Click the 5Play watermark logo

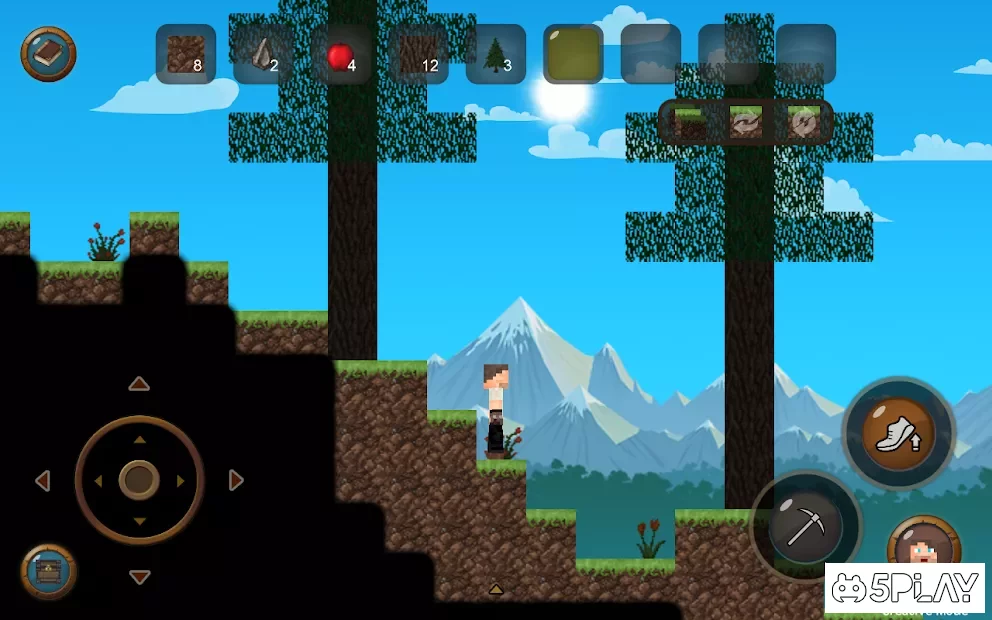(905, 586)
